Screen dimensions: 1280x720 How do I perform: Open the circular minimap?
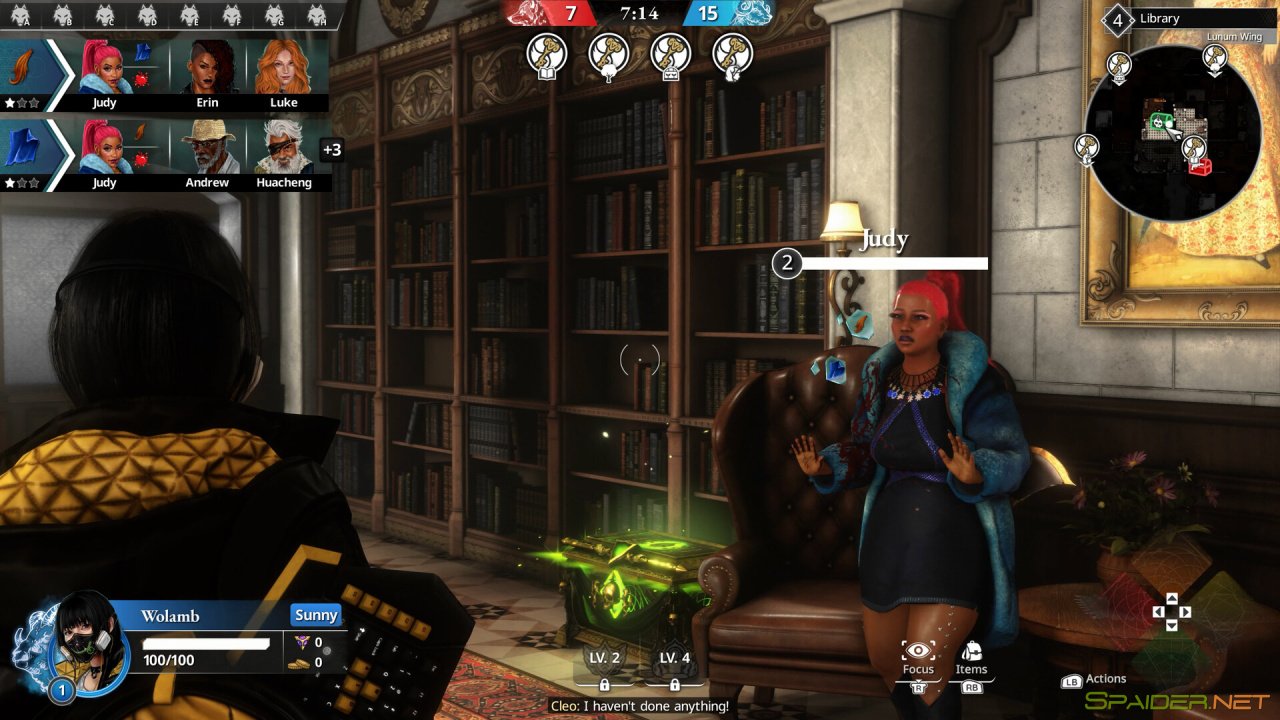1172,132
